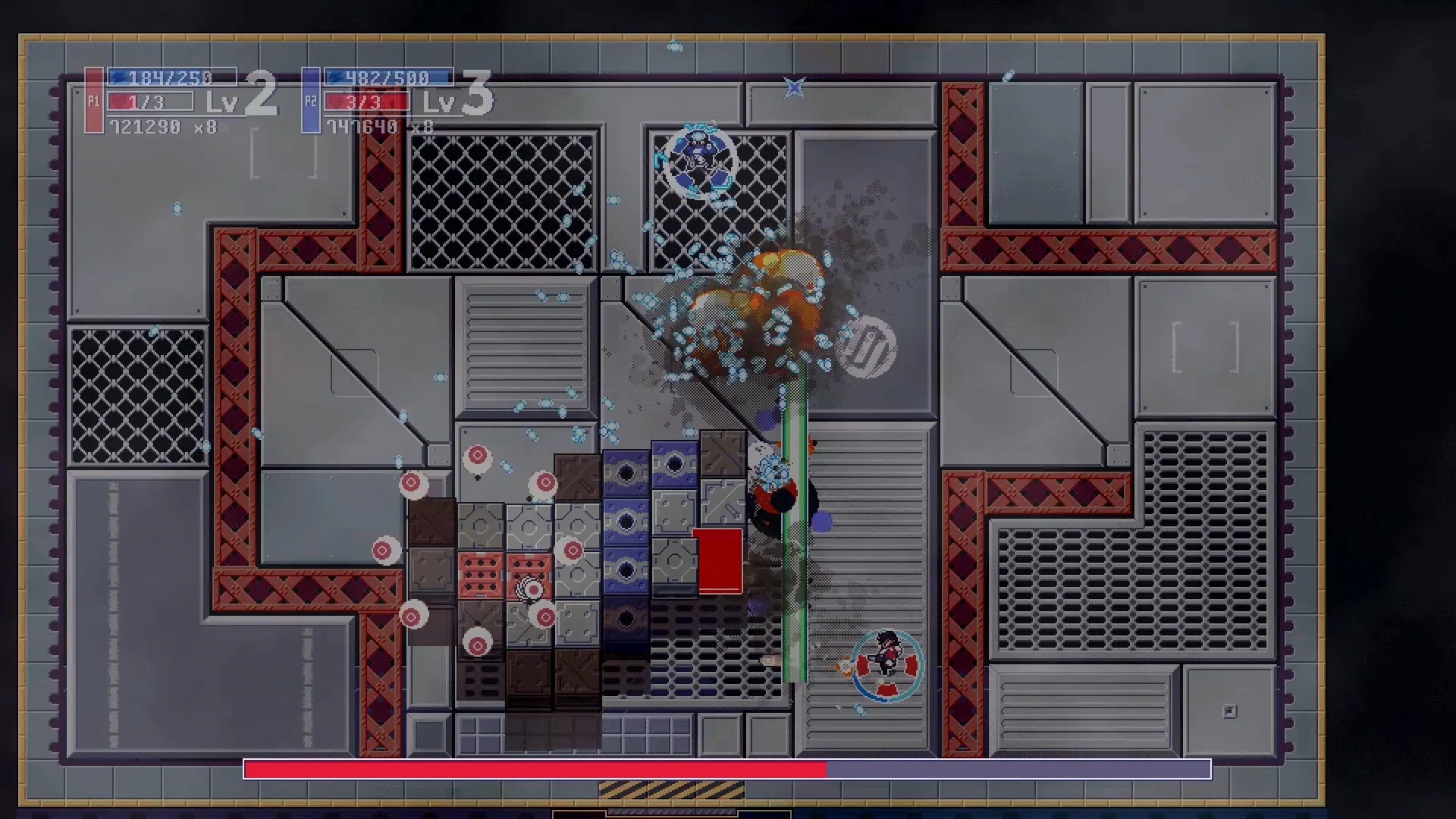Click the x8 multiplier next to the P1 score
This screenshot has height=819, width=1456.
coord(206,127)
